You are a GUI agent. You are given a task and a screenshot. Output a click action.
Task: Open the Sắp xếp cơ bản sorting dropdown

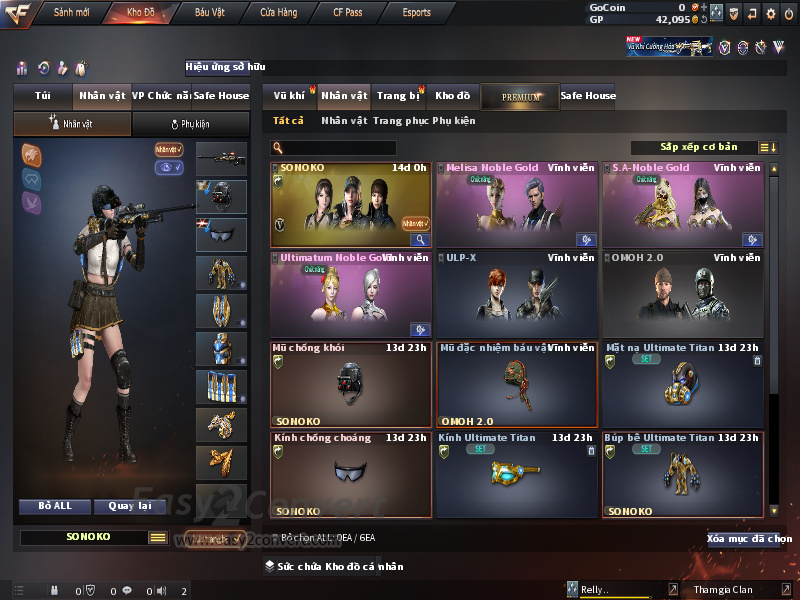click(698, 148)
